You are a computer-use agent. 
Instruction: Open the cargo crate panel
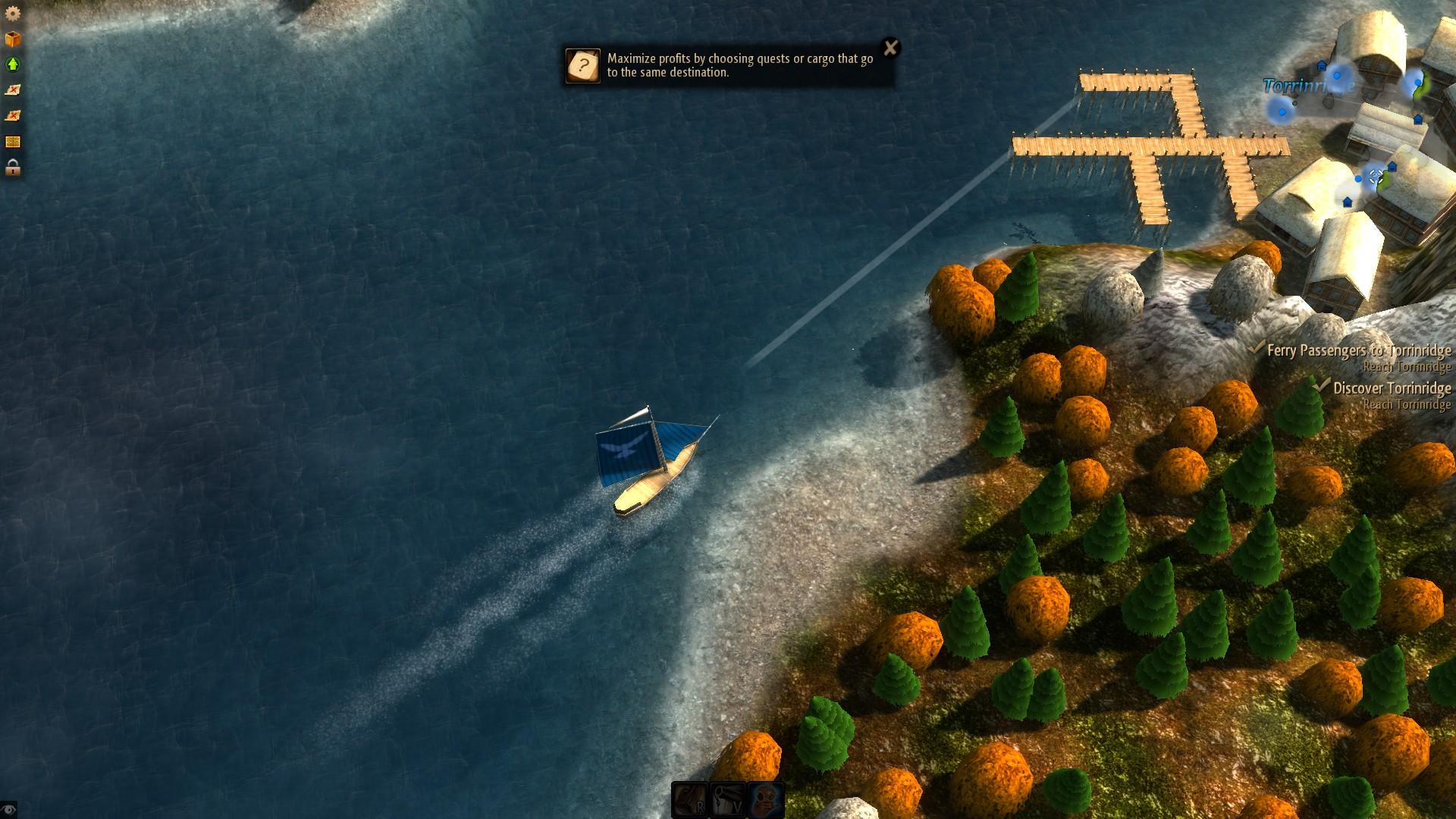(x=13, y=39)
